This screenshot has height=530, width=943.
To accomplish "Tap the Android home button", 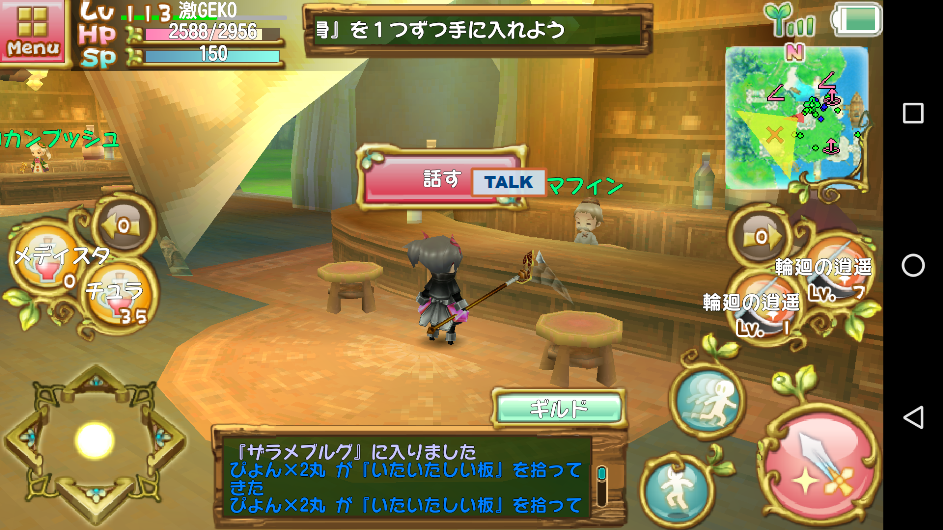I will [913, 265].
